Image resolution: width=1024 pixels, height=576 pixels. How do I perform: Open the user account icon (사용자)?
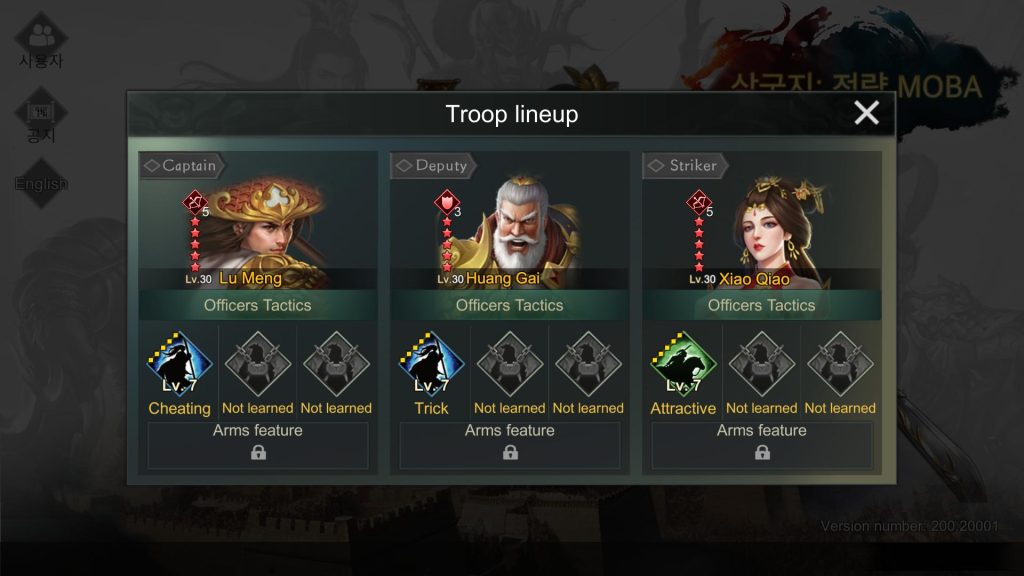click(41, 40)
